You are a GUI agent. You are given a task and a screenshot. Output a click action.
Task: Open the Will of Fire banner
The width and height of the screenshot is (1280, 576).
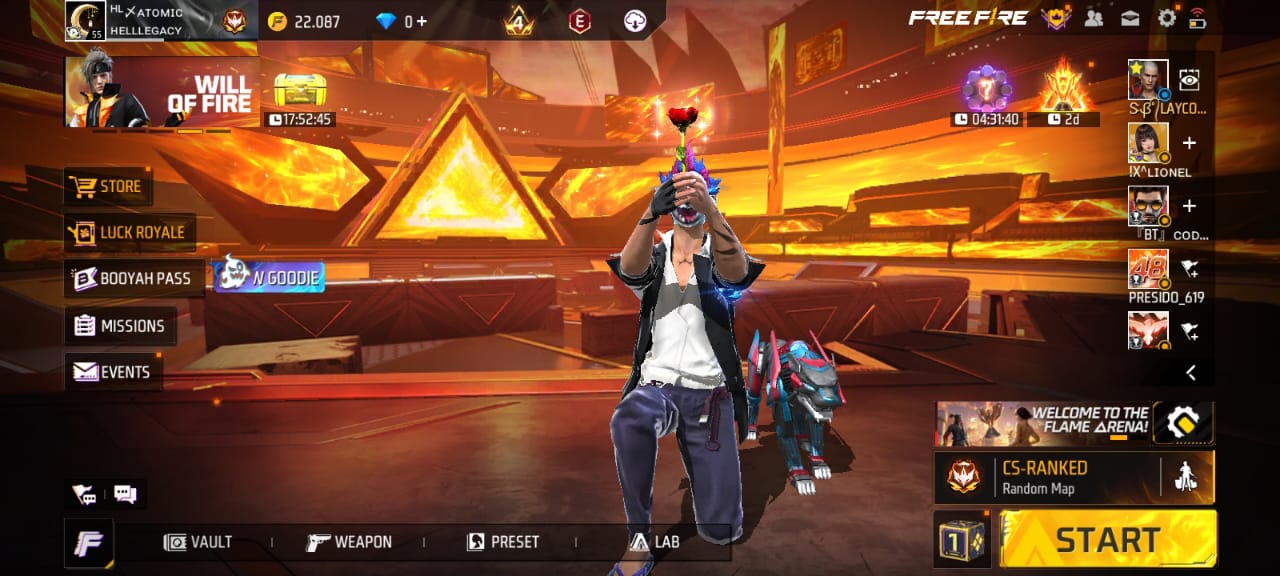161,92
